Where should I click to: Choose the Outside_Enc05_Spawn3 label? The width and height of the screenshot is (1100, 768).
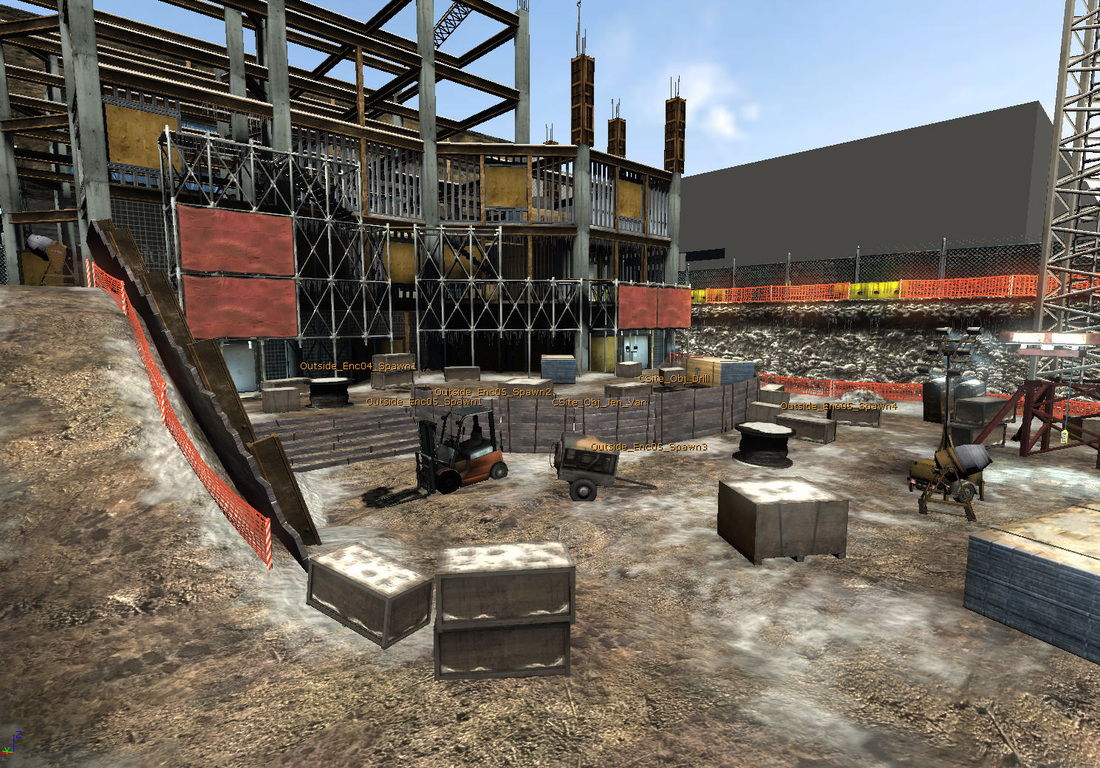pyautogui.click(x=649, y=447)
